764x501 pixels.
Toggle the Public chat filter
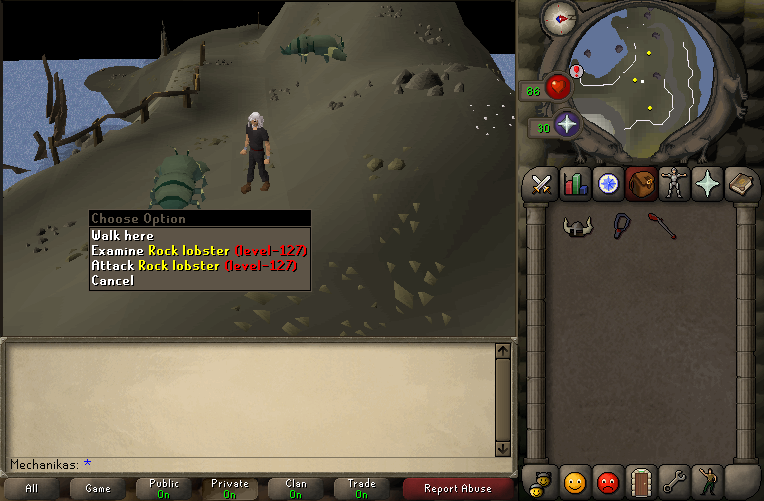(x=163, y=489)
